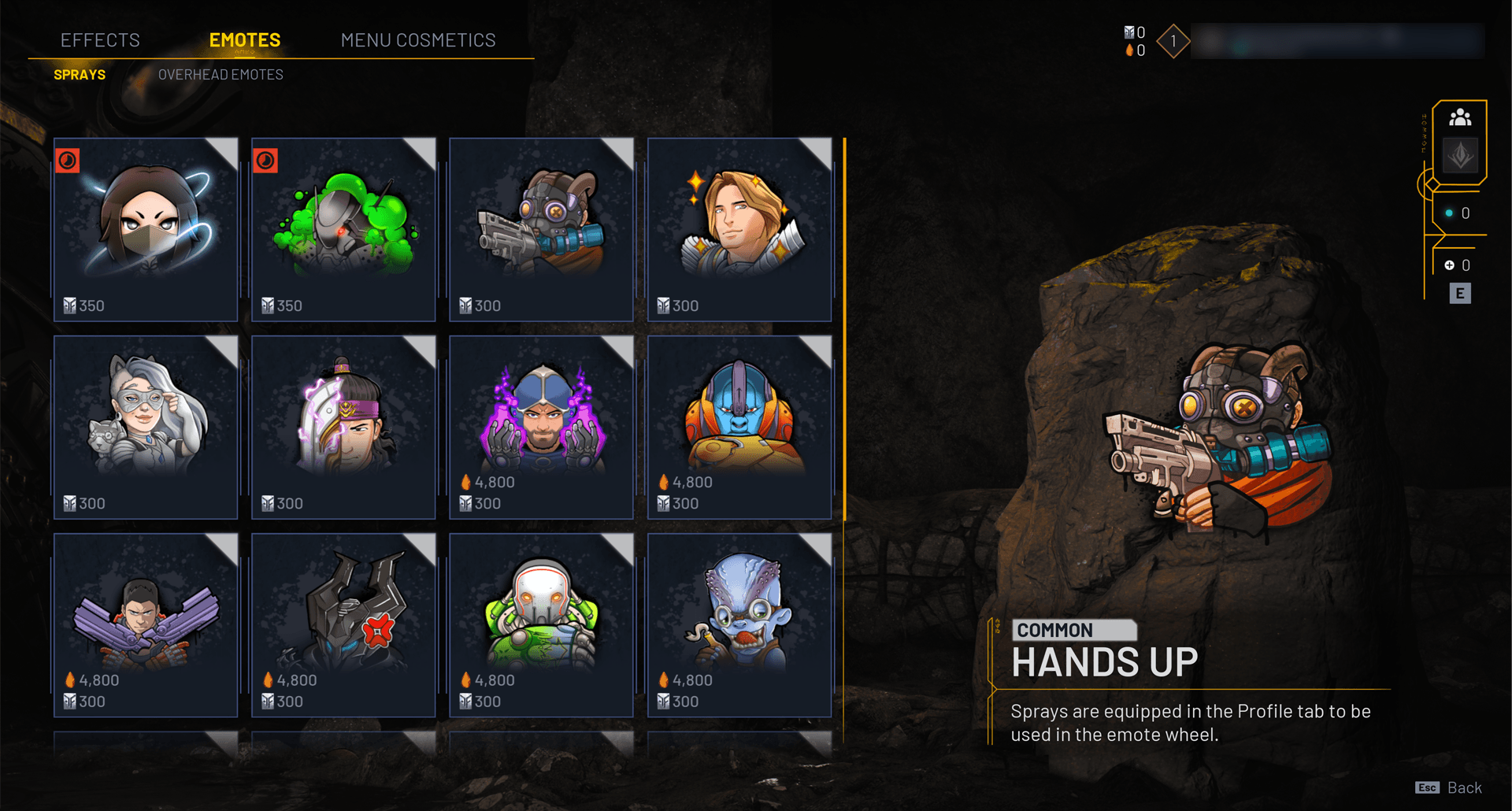Pick the blond knight with sparkles spray

click(x=739, y=229)
